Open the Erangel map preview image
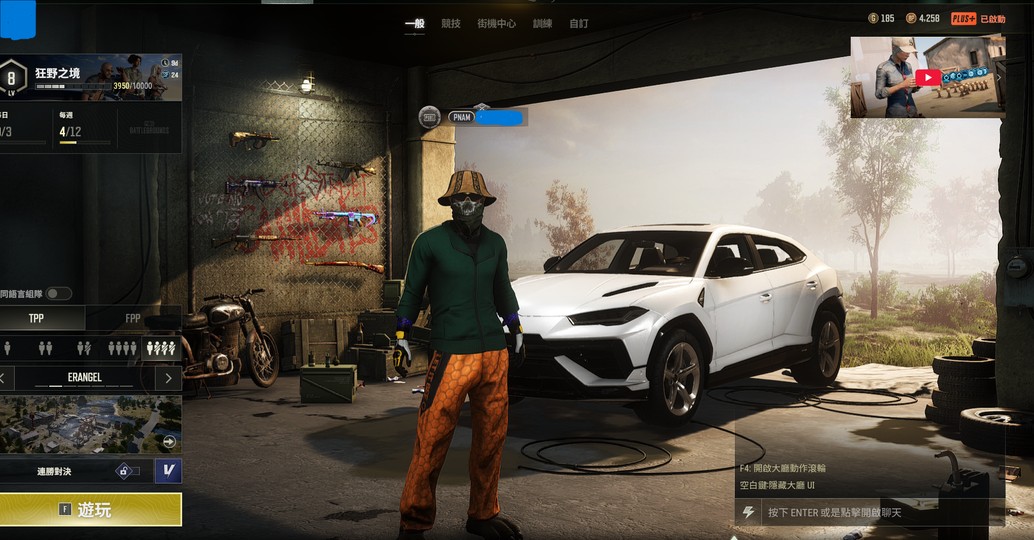 [88, 424]
